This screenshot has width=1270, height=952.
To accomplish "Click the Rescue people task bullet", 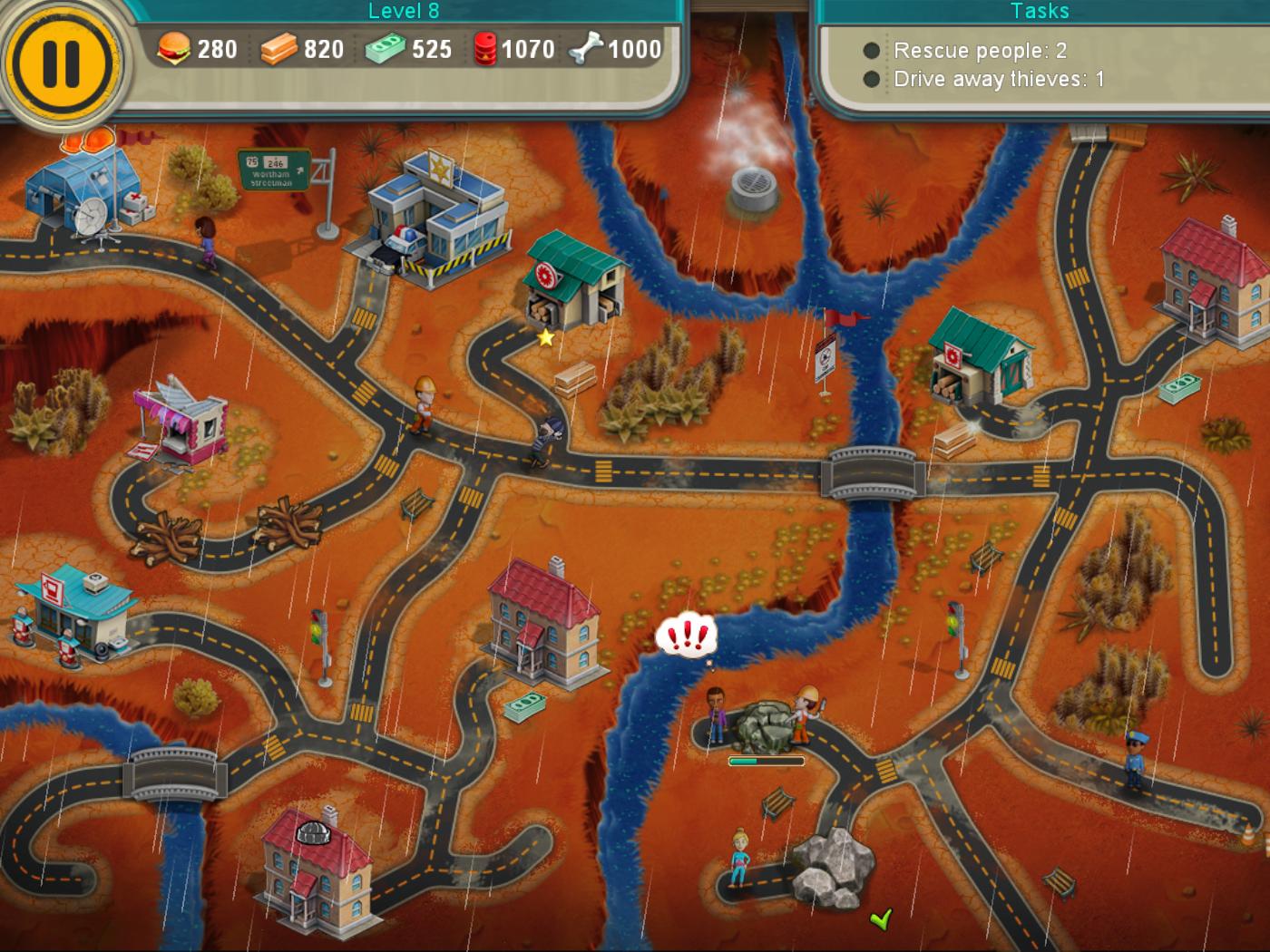I will coord(873,51).
